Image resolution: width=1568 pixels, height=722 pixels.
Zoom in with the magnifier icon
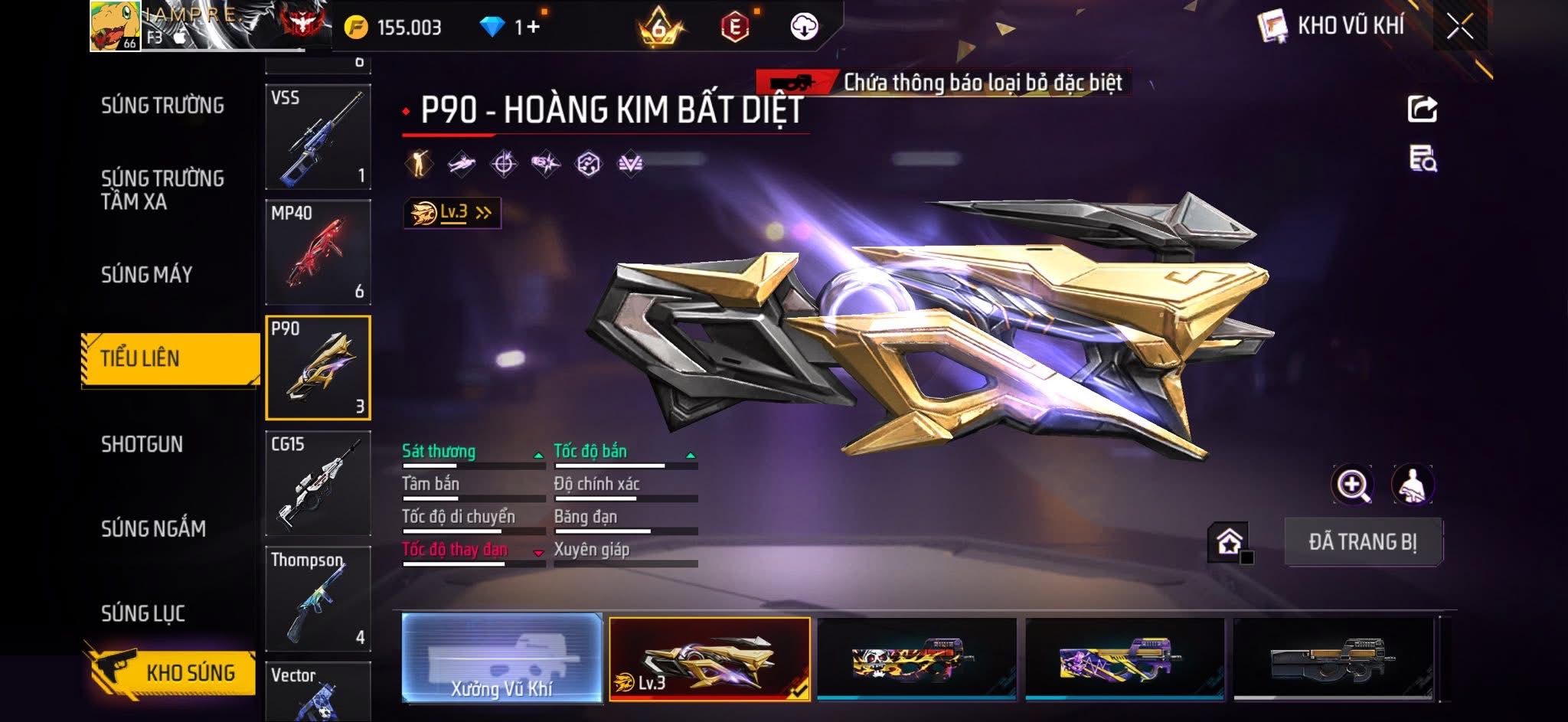[1353, 485]
